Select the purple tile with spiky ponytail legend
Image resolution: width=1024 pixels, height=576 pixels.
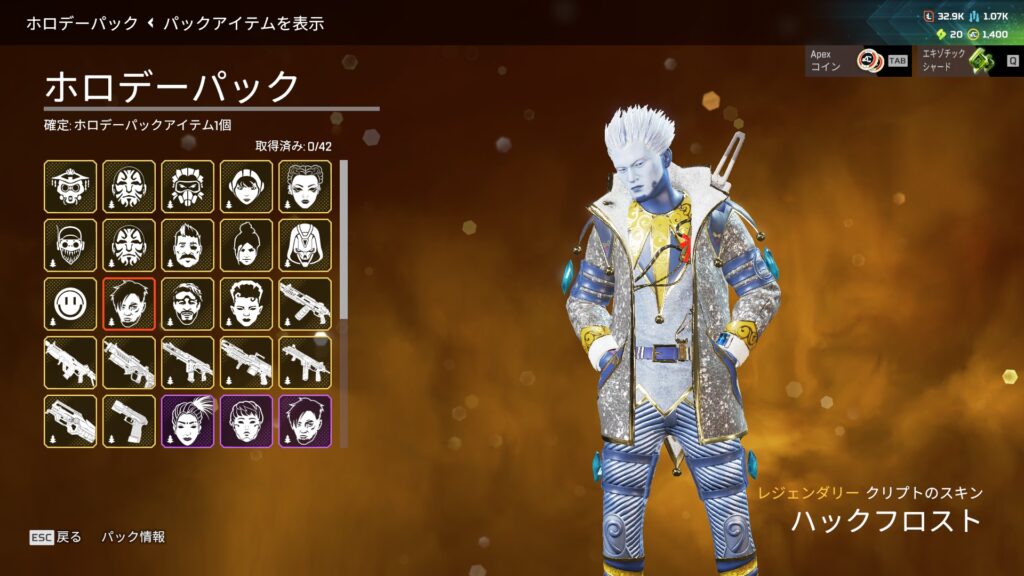[x=188, y=421]
